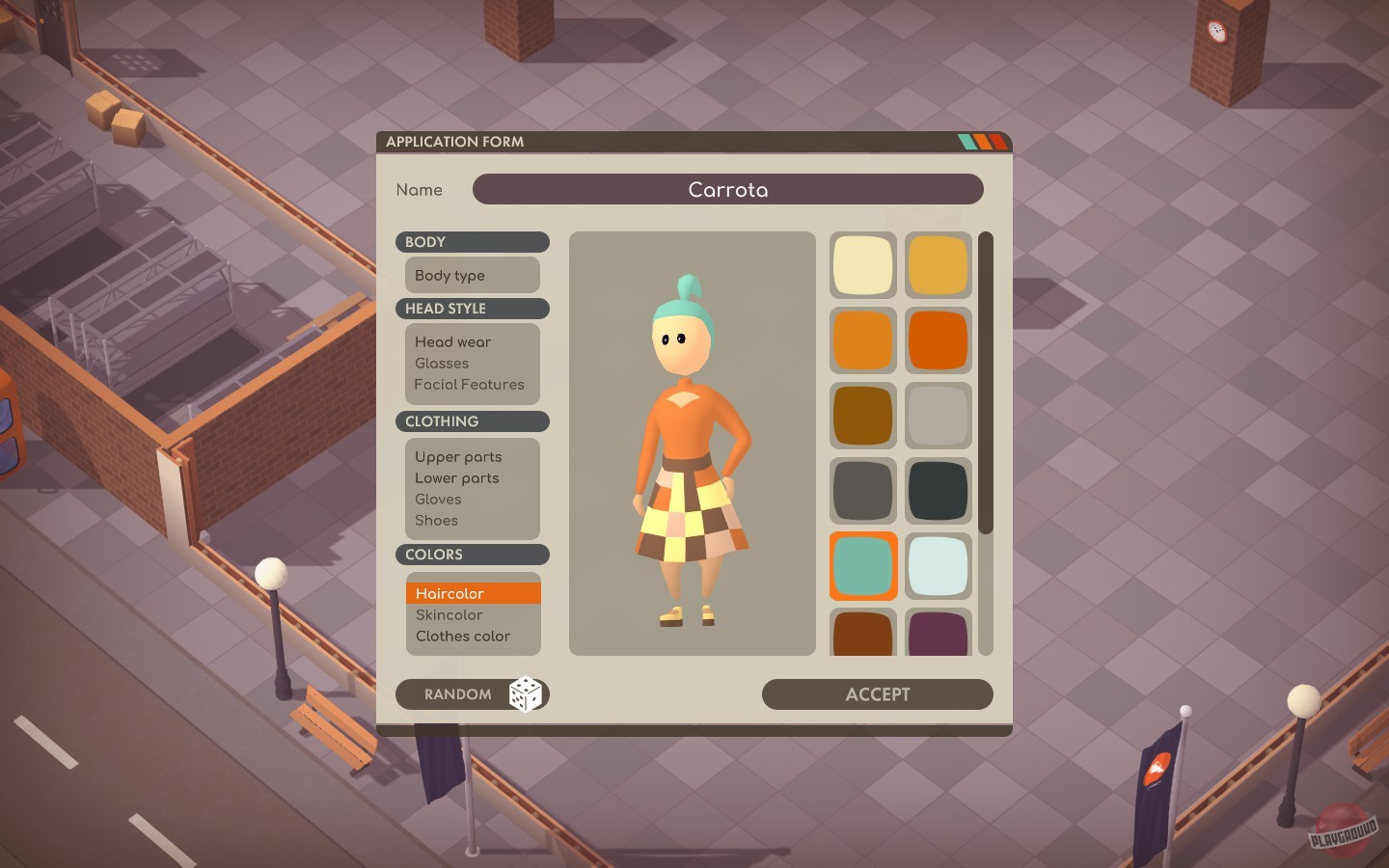Open Upper parts clothing options

pyautogui.click(x=458, y=456)
